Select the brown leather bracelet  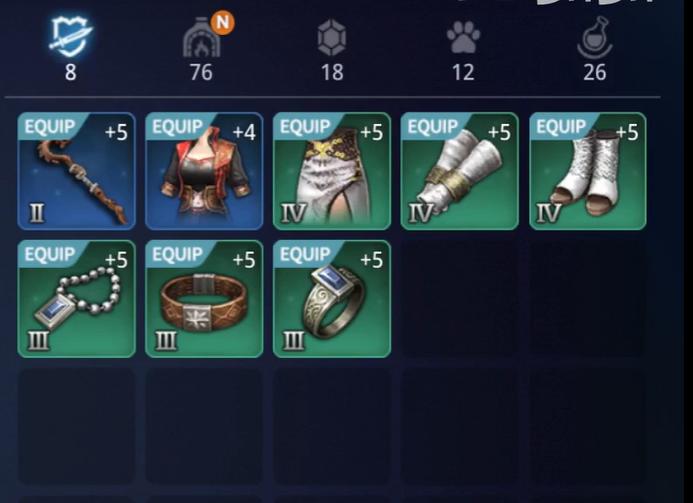pyautogui.click(x=204, y=299)
